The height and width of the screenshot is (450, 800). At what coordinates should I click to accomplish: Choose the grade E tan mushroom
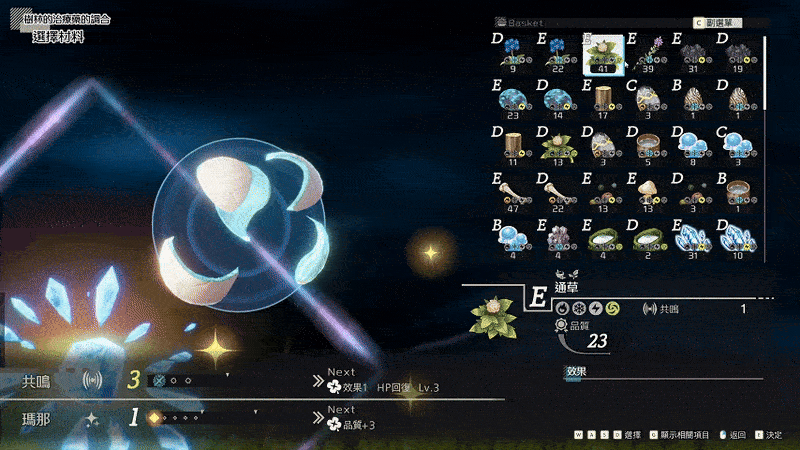pos(648,189)
